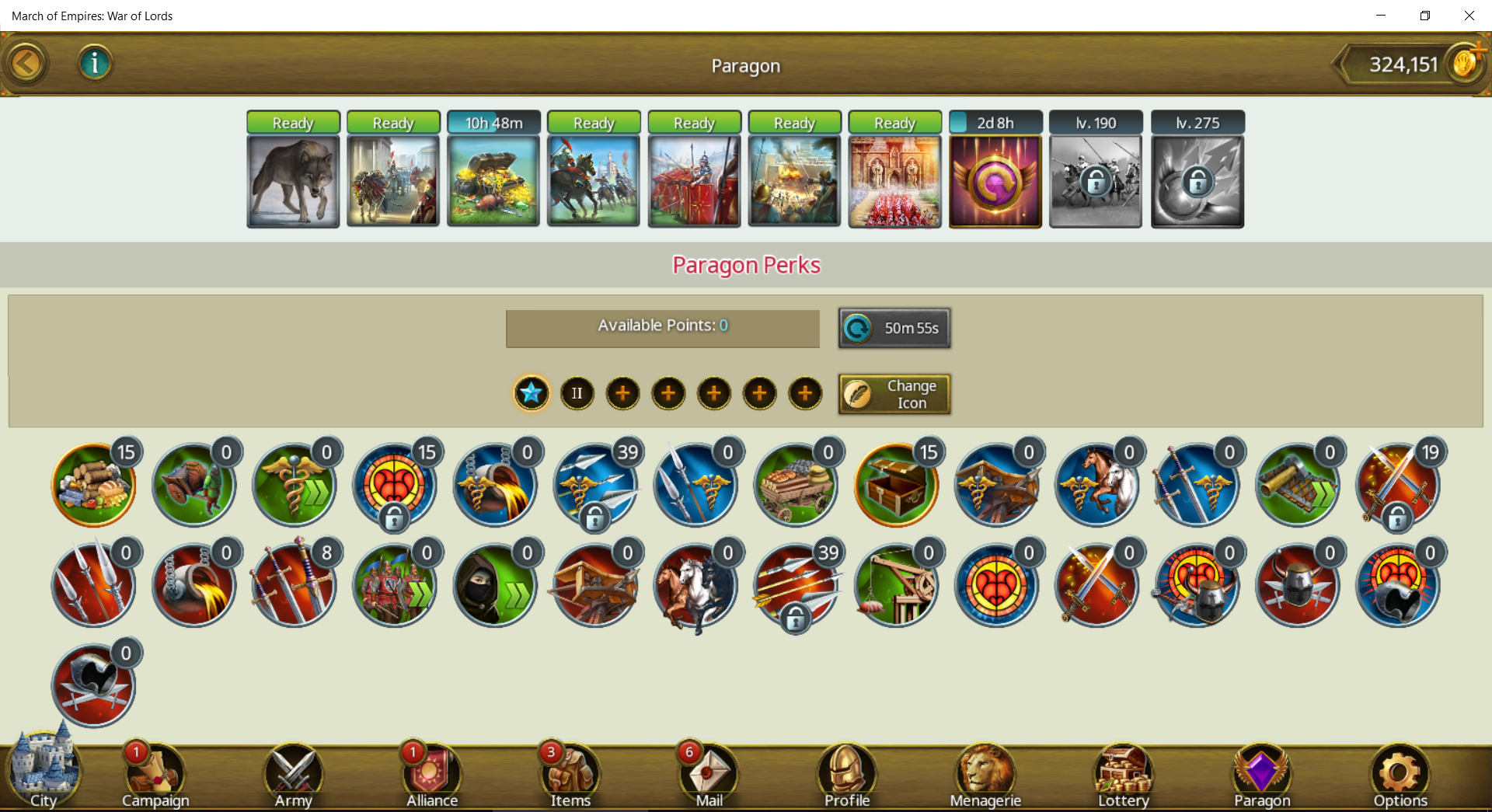Choose the treasure chest card on cooldown
1492x812 pixels.
click(x=493, y=180)
